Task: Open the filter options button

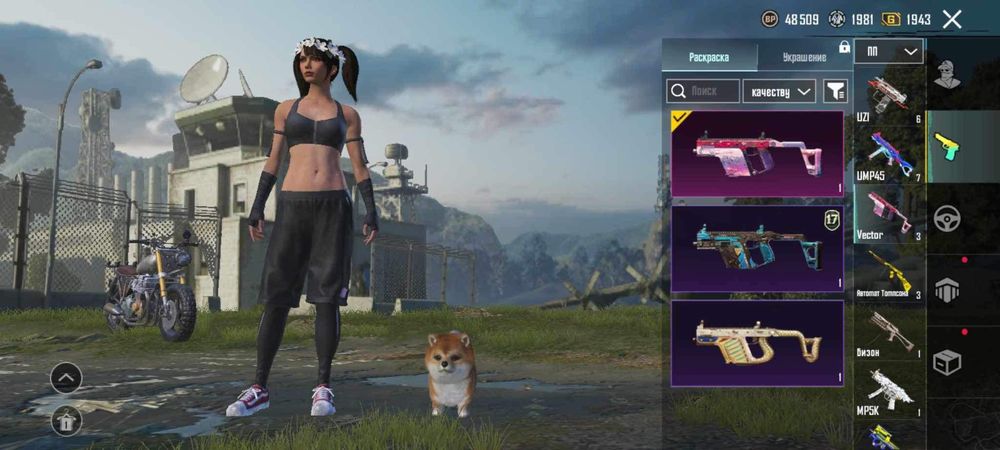Action: (x=834, y=91)
